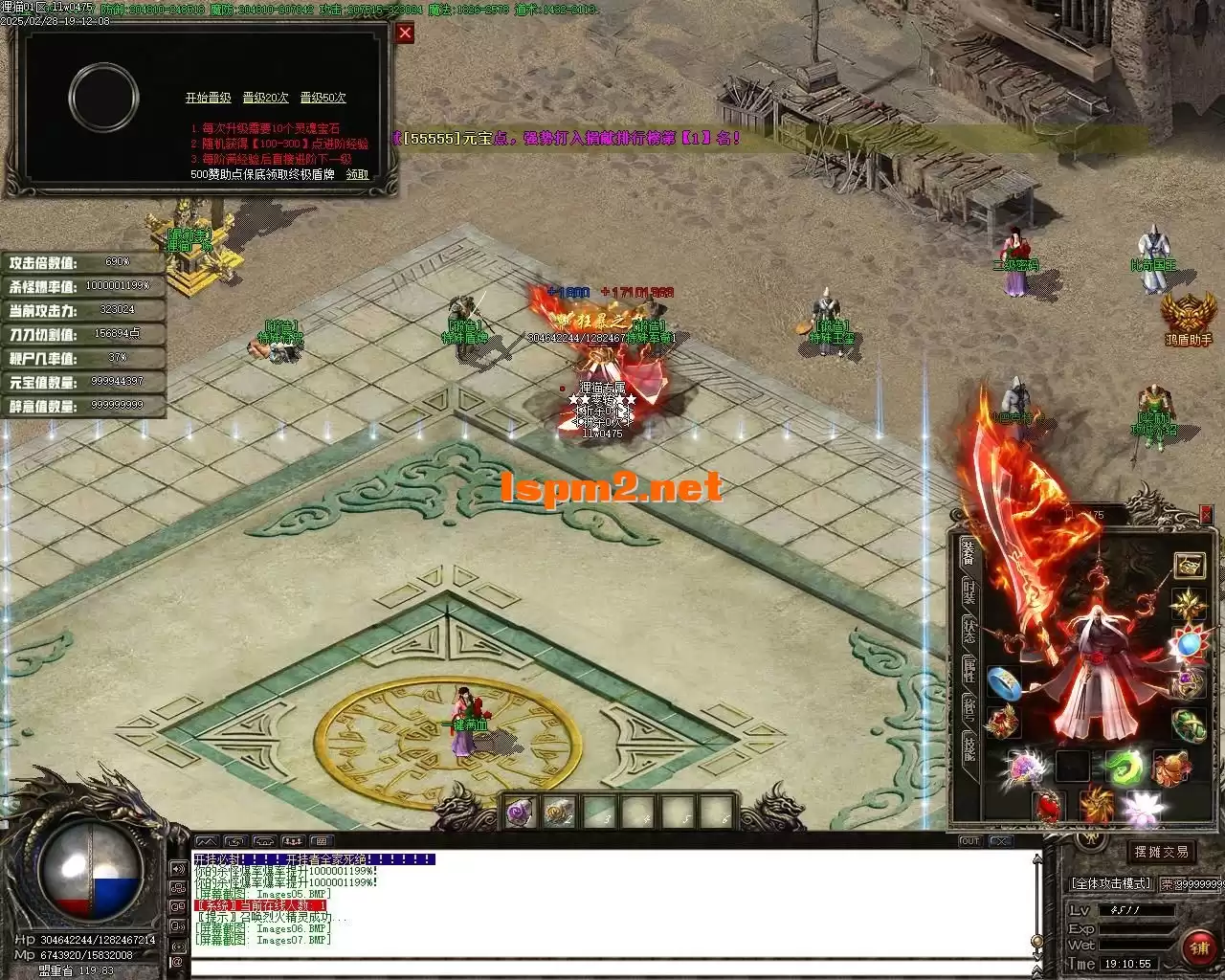This screenshot has width=1225, height=980.
Task: Claim the ultimate shield via 领取 link
Action: tap(357, 174)
